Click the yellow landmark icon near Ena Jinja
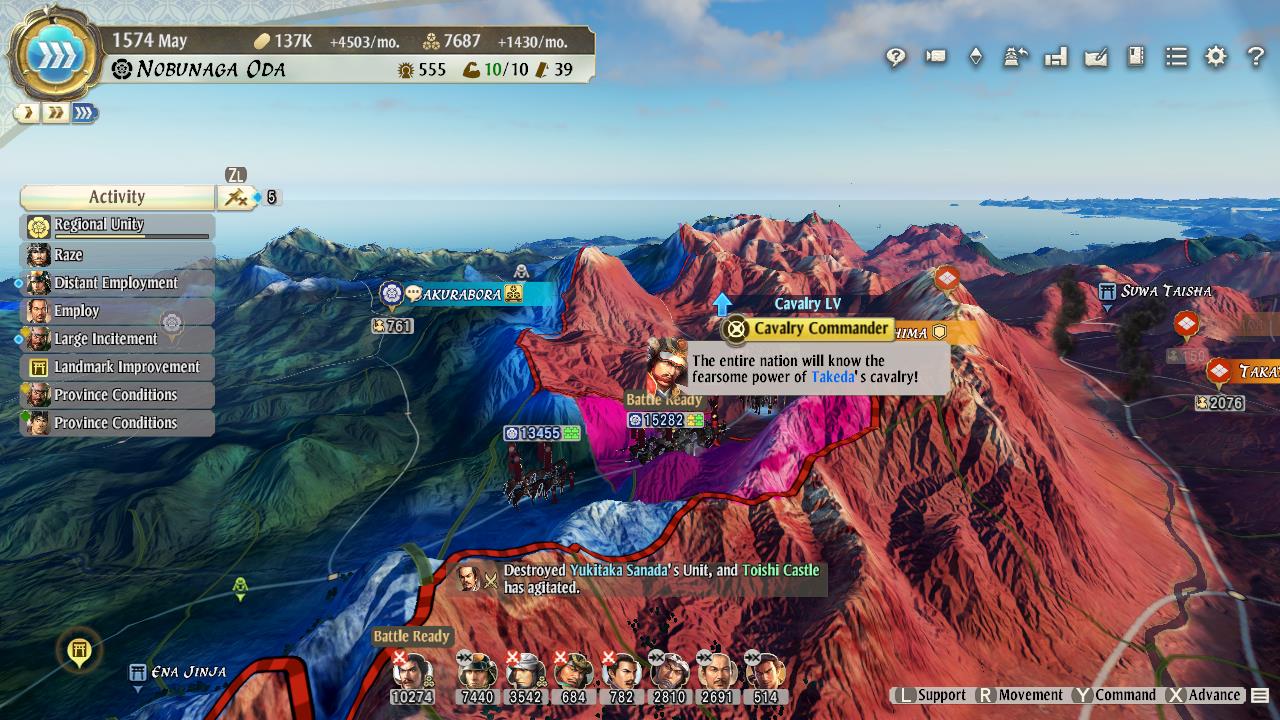The width and height of the screenshot is (1280, 720). tap(79, 651)
